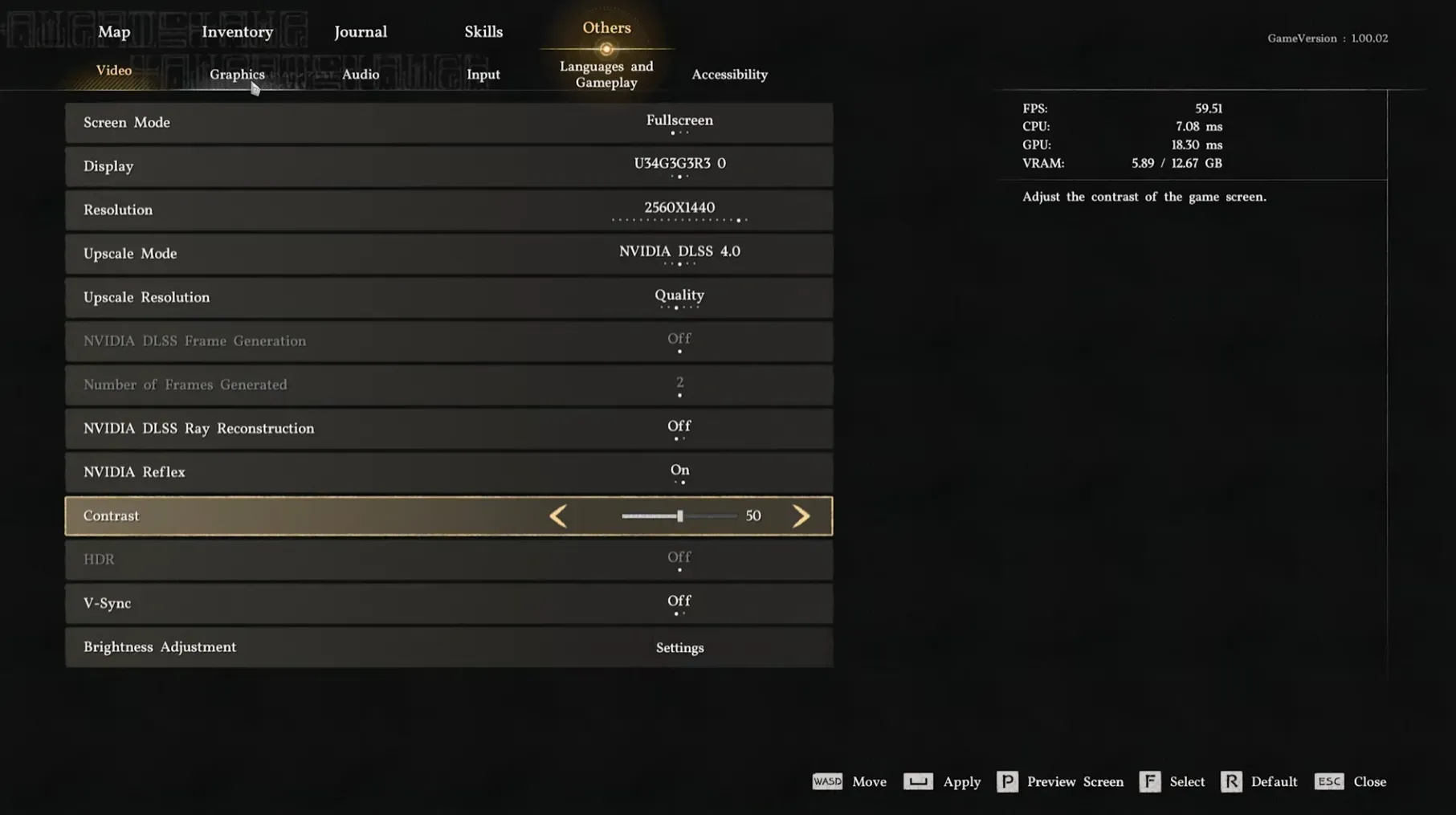This screenshot has width=1456, height=815.
Task: Click the Contrast slider handle
Action: pos(679,515)
